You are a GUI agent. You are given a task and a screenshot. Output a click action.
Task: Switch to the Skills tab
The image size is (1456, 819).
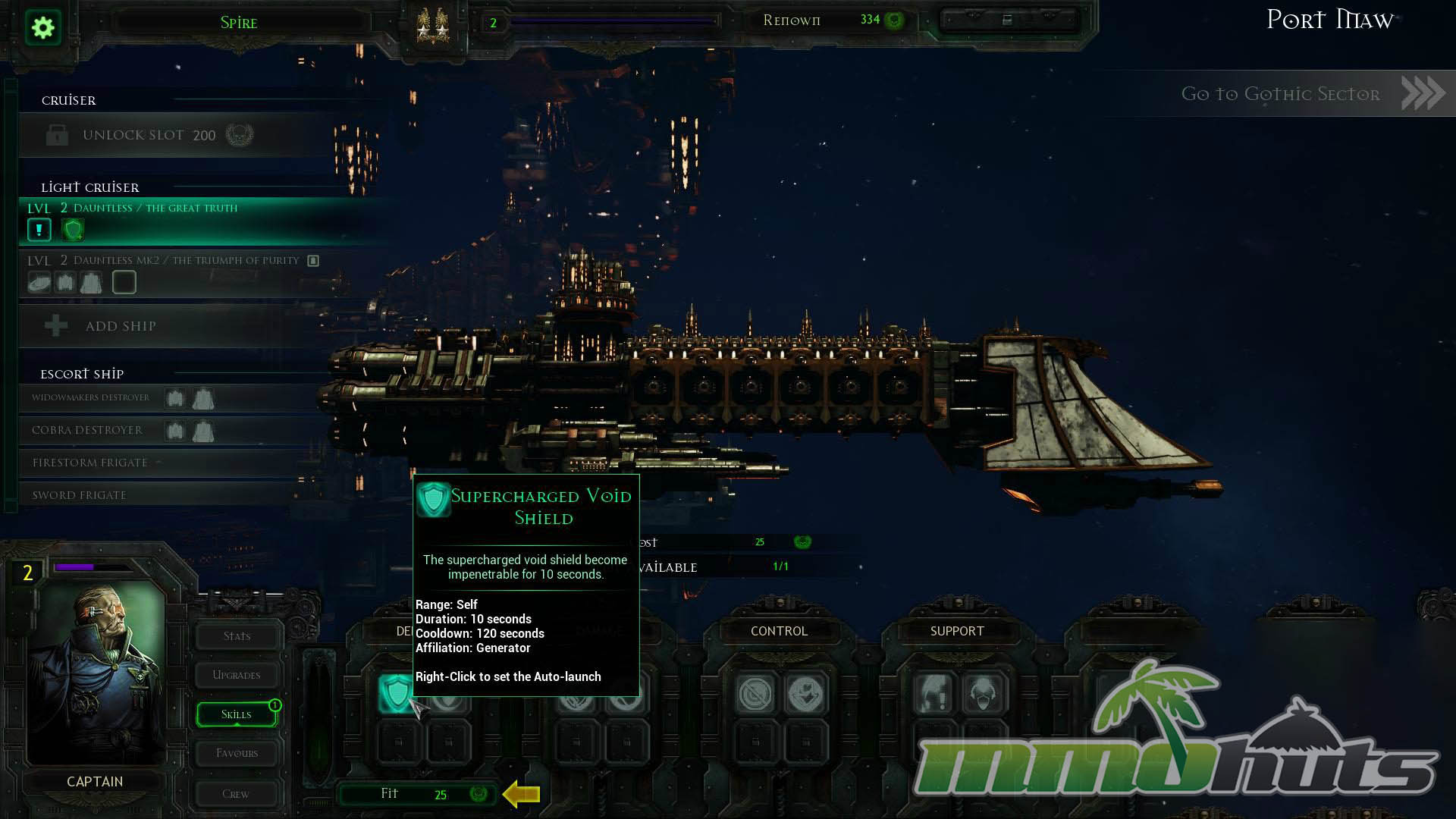coord(237,714)
